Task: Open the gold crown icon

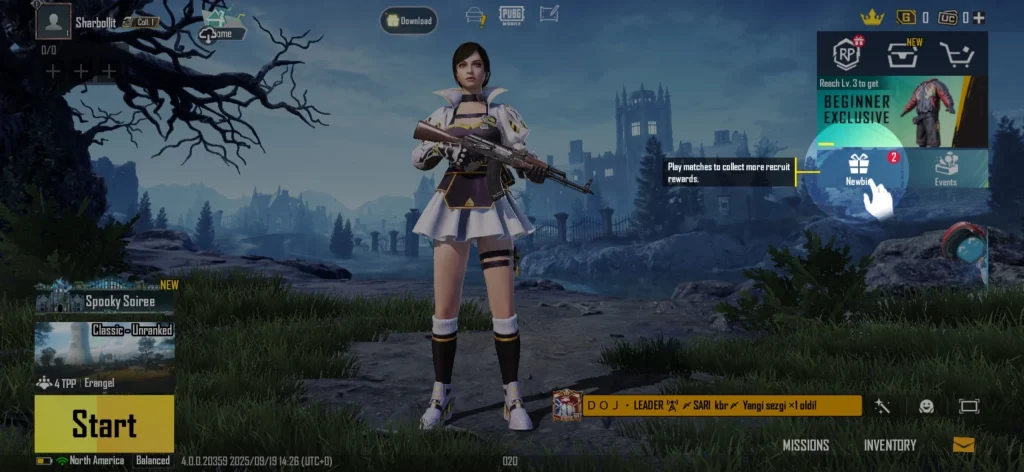Action: [871, 17]
